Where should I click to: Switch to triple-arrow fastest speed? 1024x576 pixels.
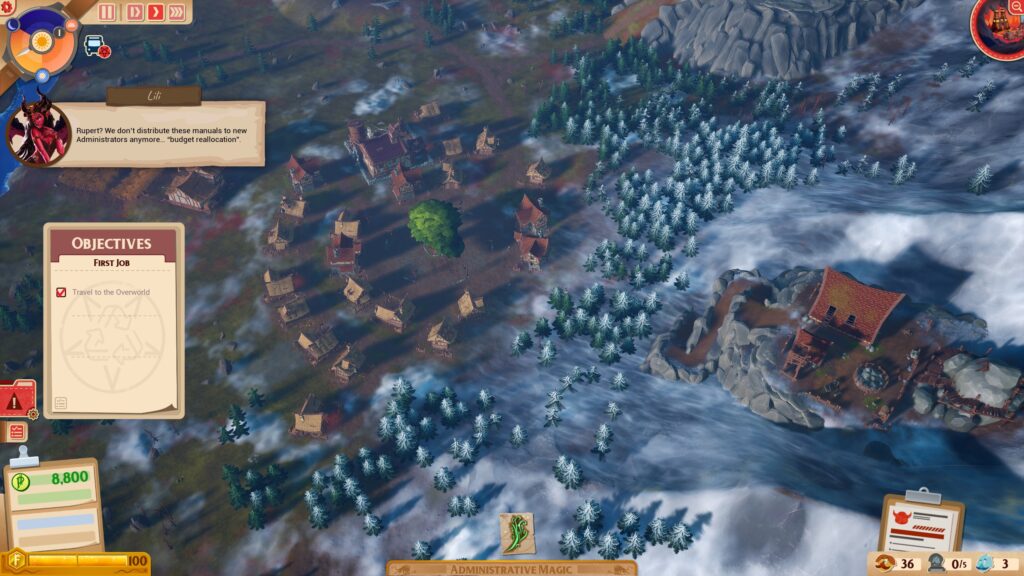coord(177,12)
